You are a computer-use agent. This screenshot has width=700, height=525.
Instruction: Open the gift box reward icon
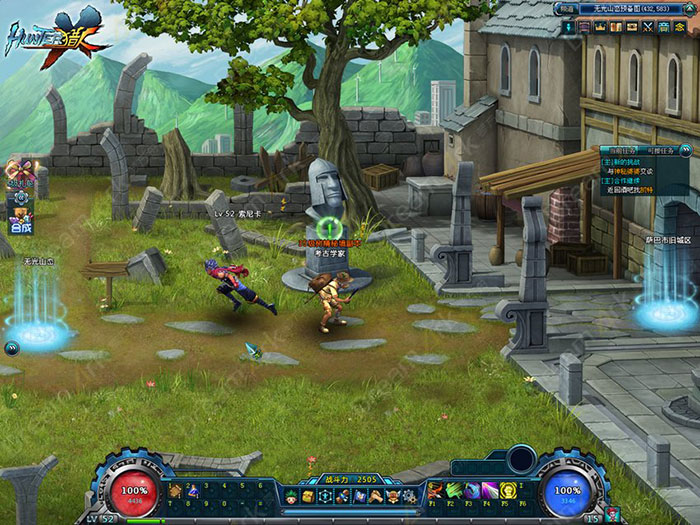point(20,168)
